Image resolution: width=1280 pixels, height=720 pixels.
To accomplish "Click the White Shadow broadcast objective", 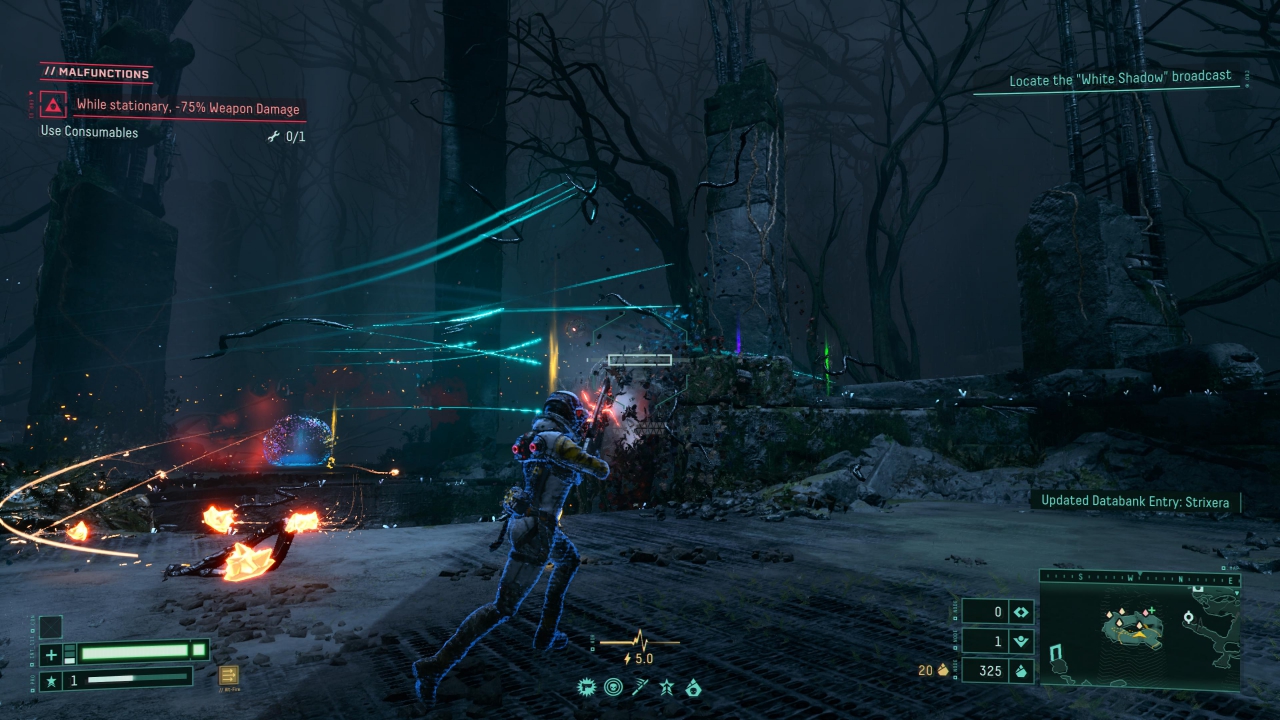I will click(1119, 79).
